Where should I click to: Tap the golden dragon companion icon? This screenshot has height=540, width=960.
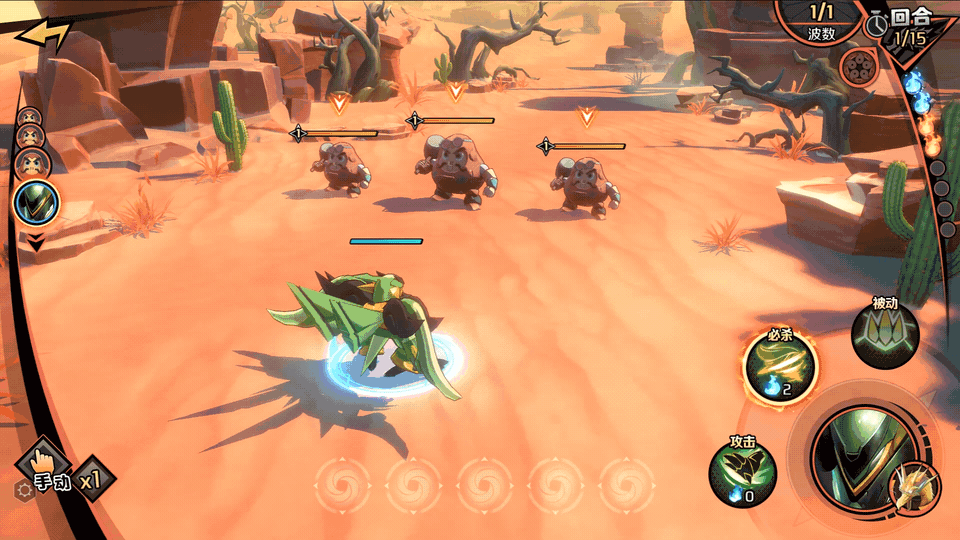pyautogui.click(x=914, y=489)
